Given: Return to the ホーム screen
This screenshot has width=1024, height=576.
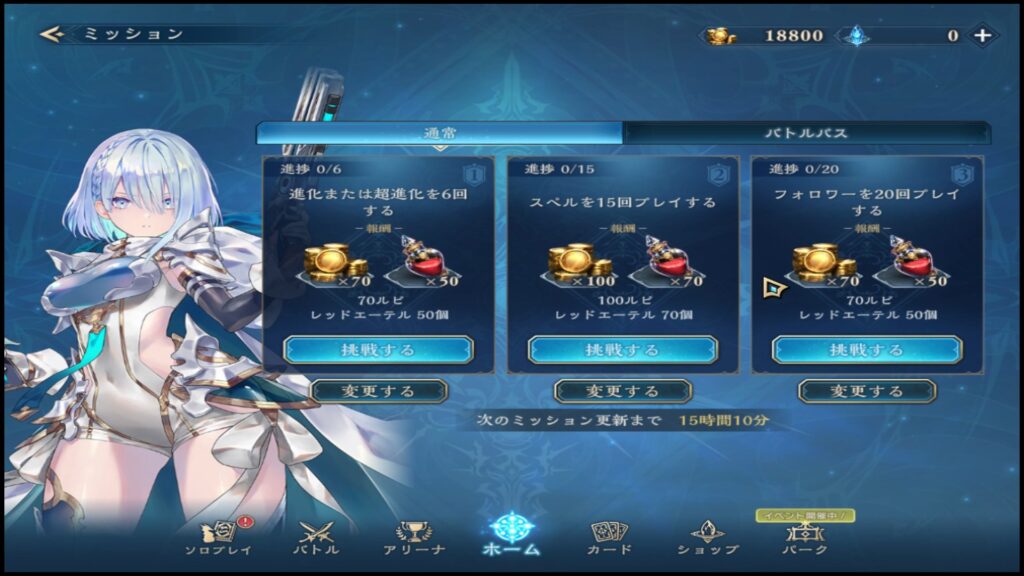Looking at the screenshot, I should coord(512,535).
